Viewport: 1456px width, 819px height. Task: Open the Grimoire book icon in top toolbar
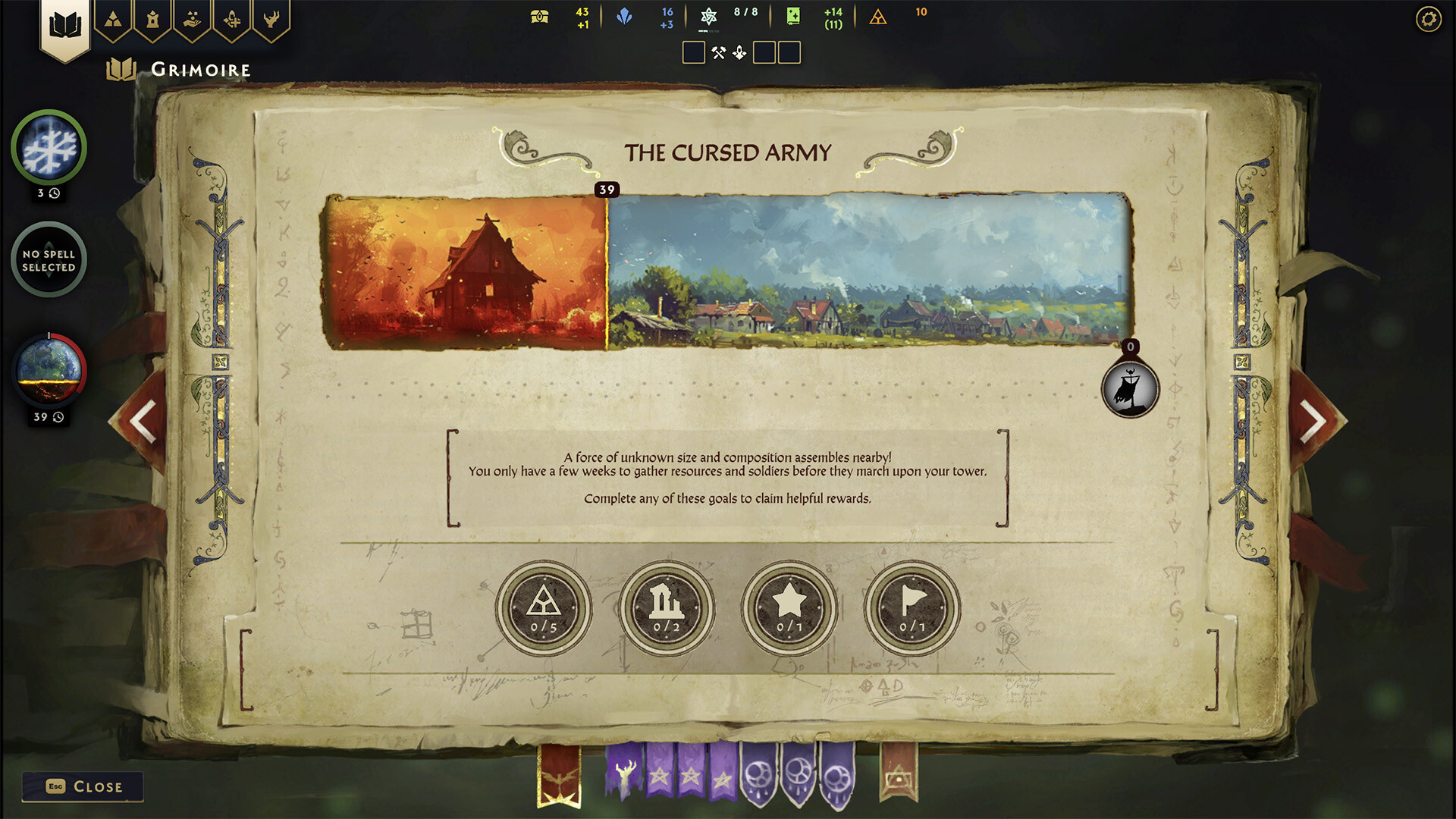pos(67,21)
